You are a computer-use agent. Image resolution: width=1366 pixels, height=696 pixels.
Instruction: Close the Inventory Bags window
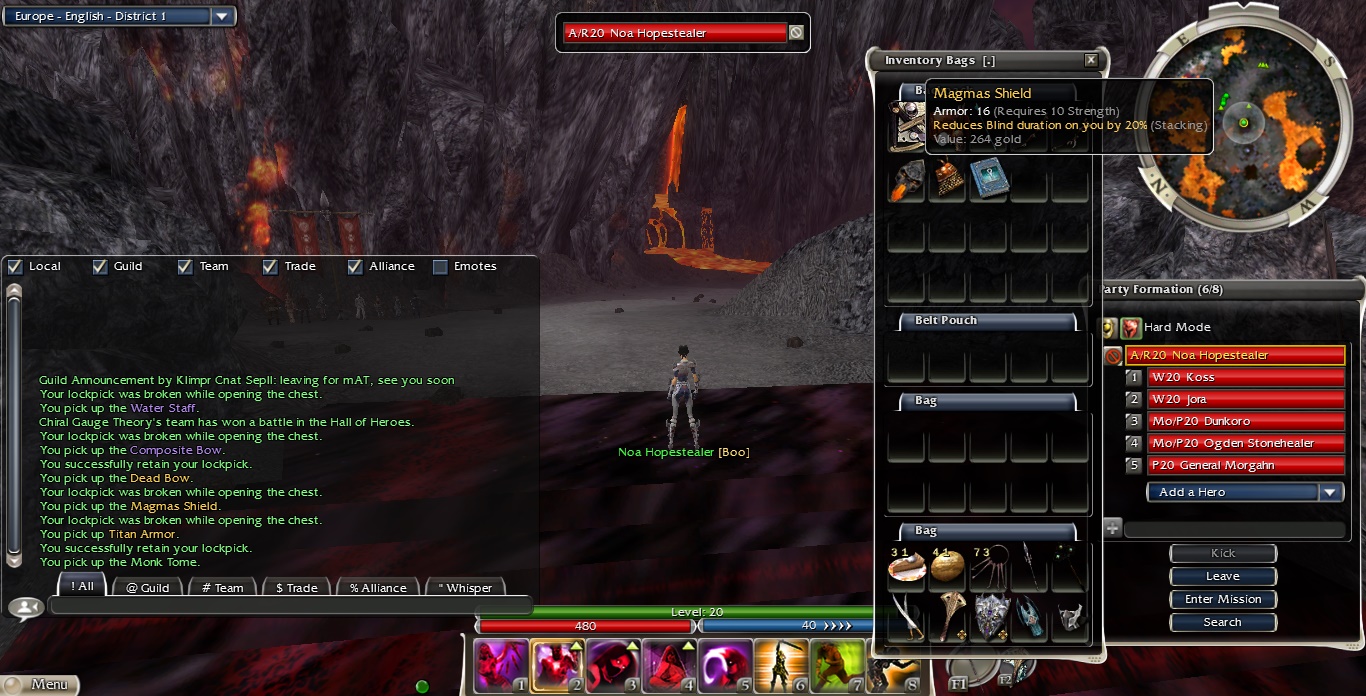pyautogui.click(x=1090, y=60)
